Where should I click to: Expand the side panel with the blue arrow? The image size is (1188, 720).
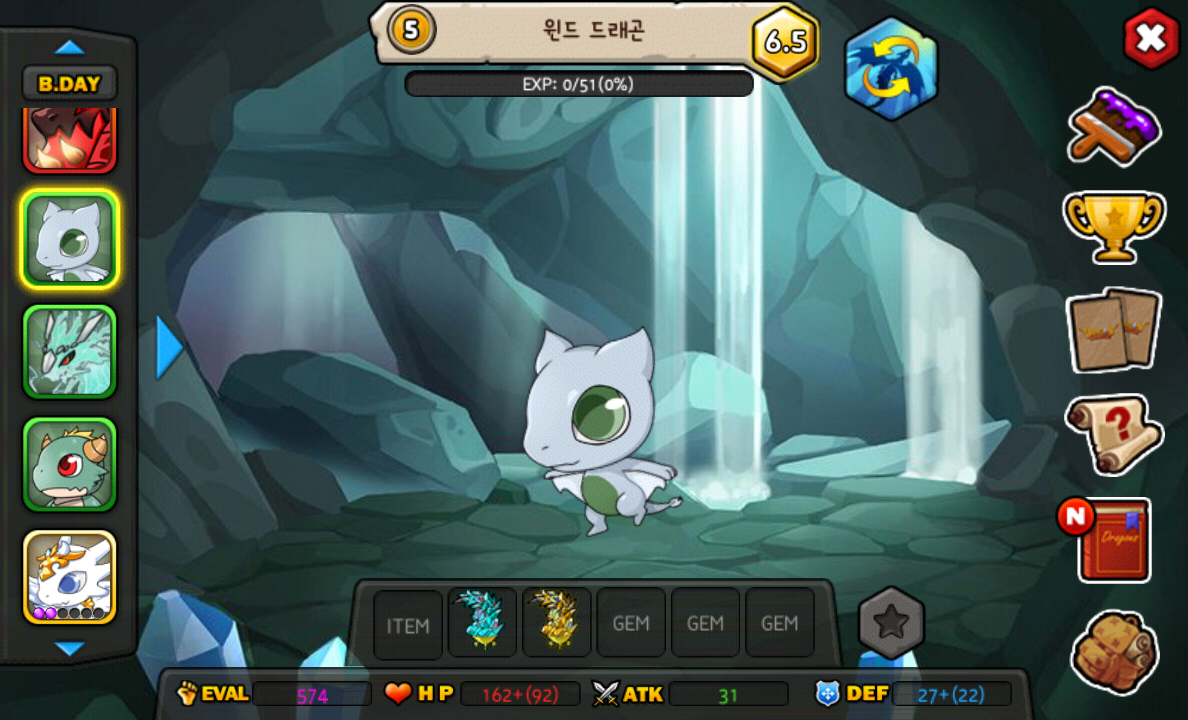tap(169, 348)
